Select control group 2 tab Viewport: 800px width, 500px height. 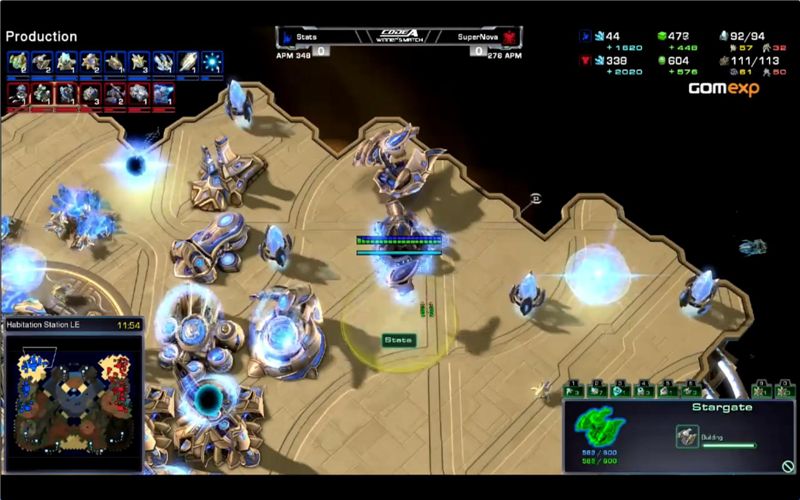pos(596,390)
